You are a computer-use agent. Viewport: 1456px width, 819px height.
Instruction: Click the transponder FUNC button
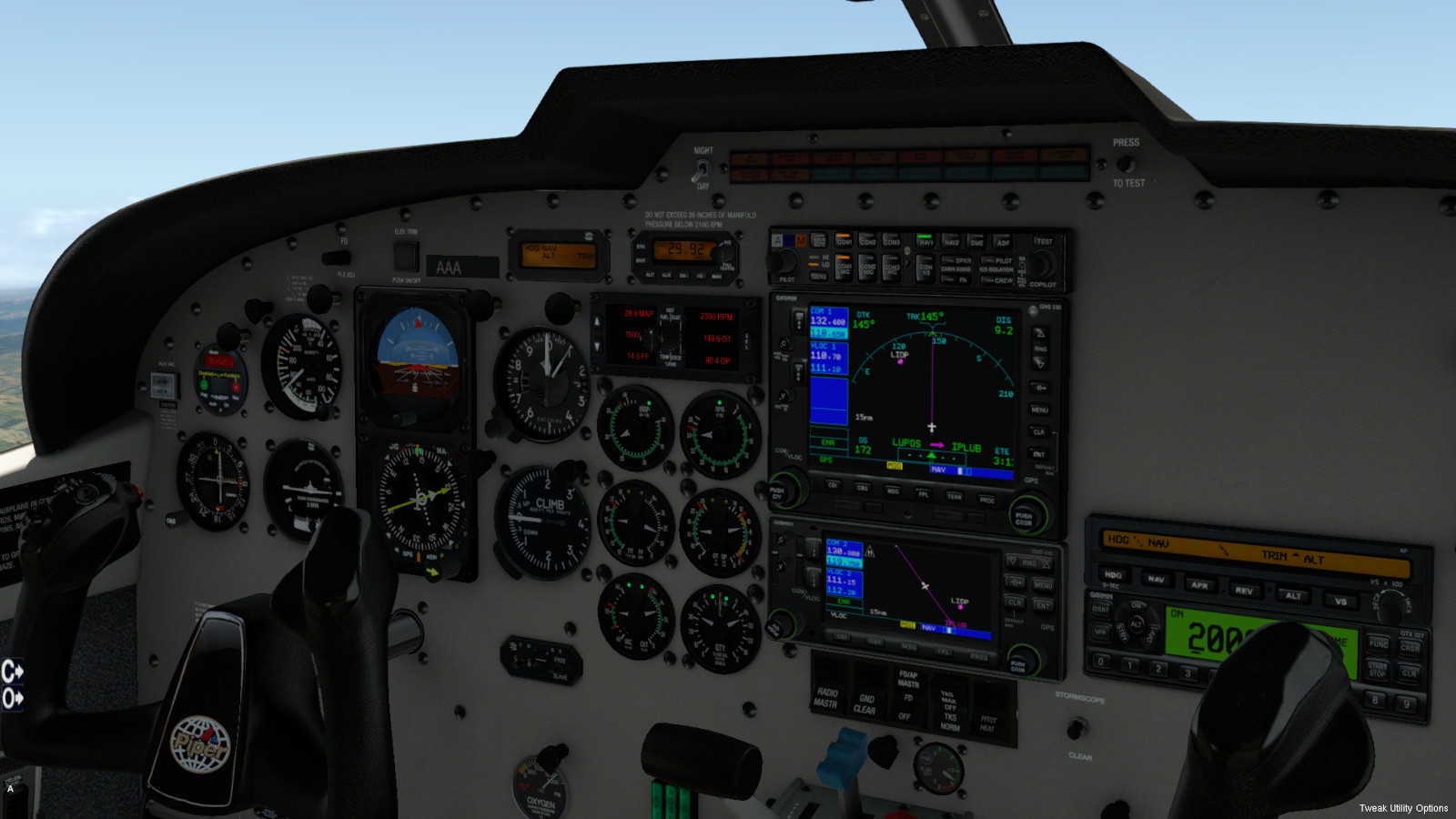point(1378,644)
